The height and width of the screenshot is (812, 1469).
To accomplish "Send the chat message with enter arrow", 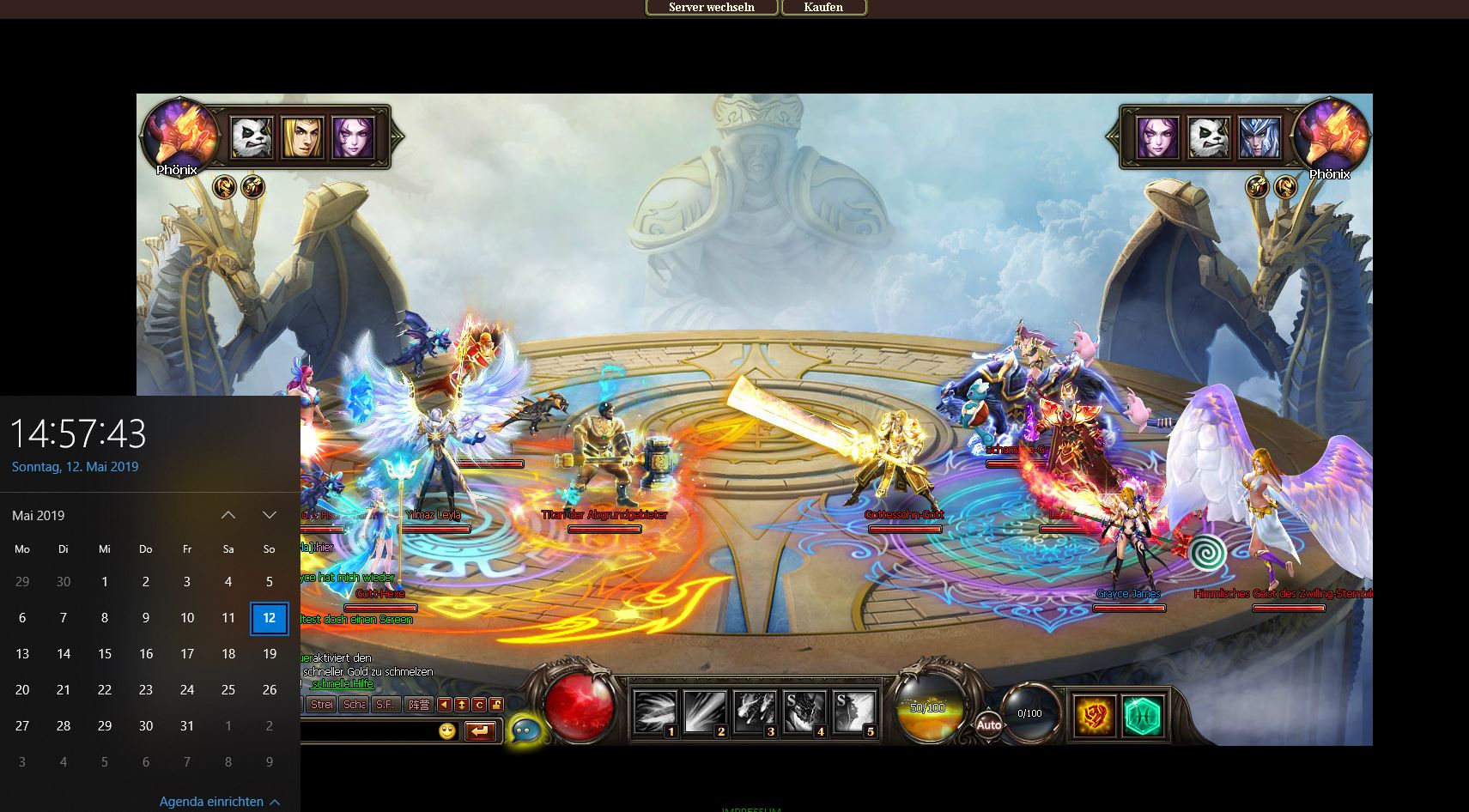I will [x=480, y=730].
